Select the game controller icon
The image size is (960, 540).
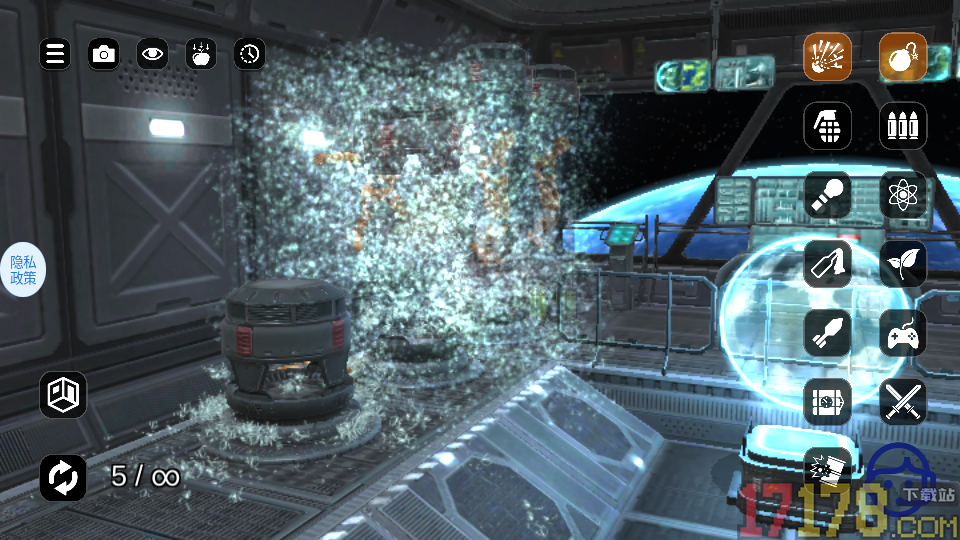[903, 333]
